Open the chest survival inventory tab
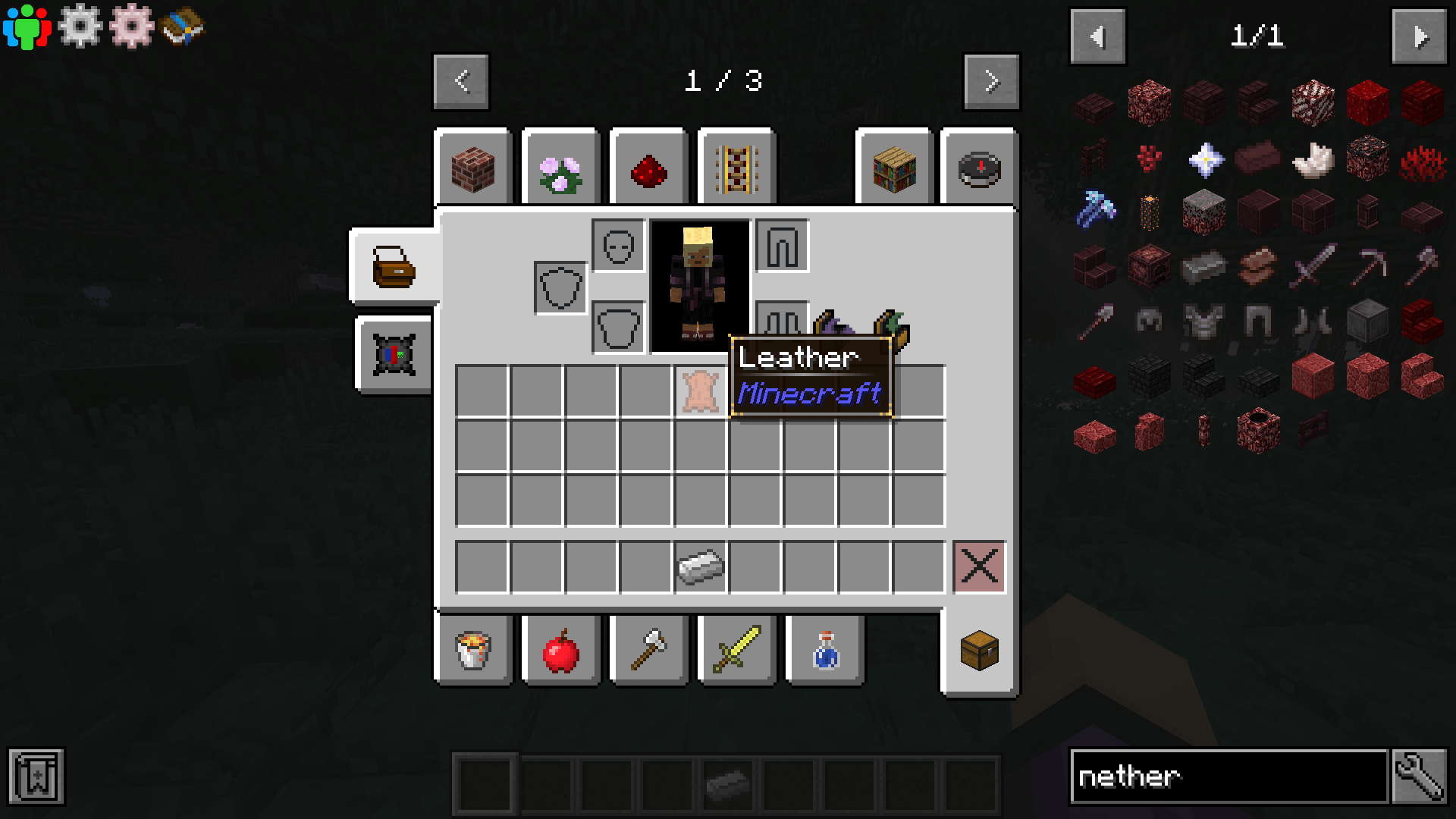This screenshot has width=1456, height=819. tap(979, 650)
